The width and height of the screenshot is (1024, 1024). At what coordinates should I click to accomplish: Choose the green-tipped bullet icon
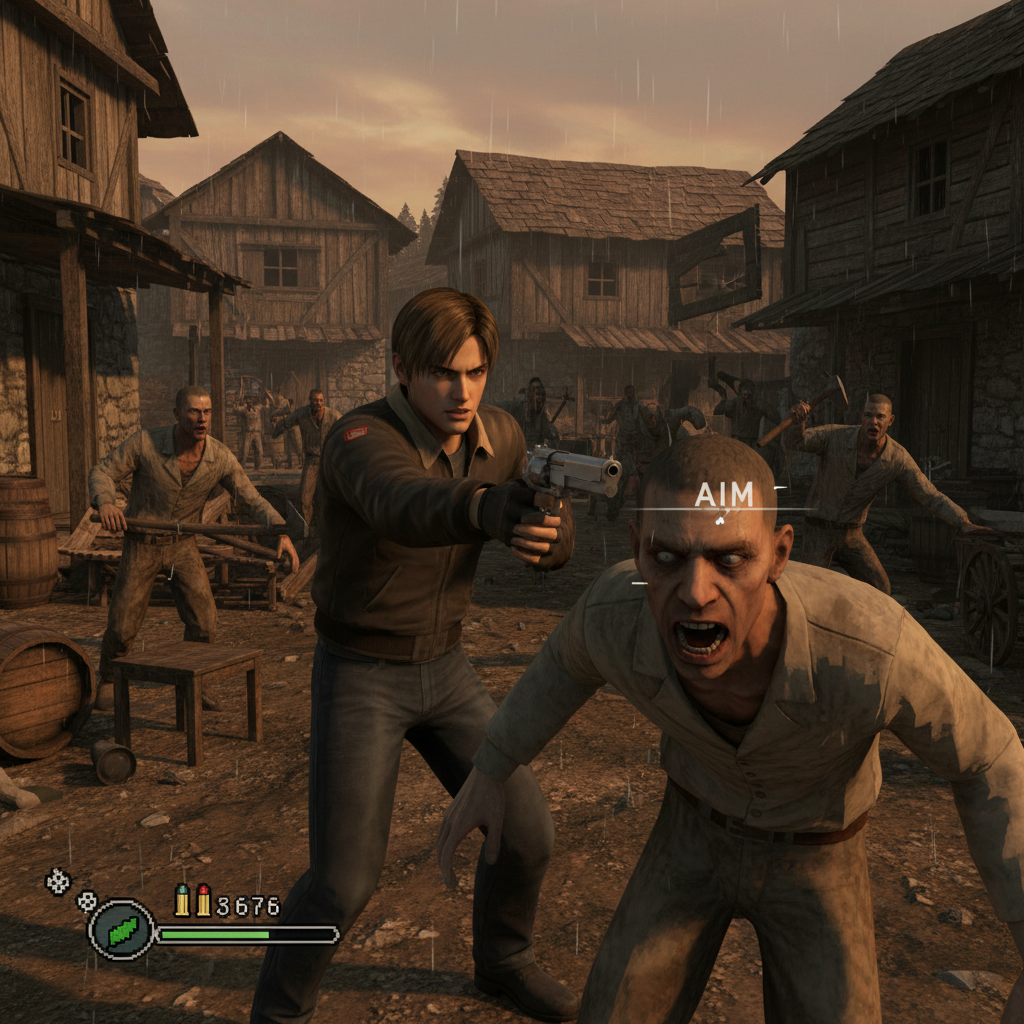pos(182,900)
